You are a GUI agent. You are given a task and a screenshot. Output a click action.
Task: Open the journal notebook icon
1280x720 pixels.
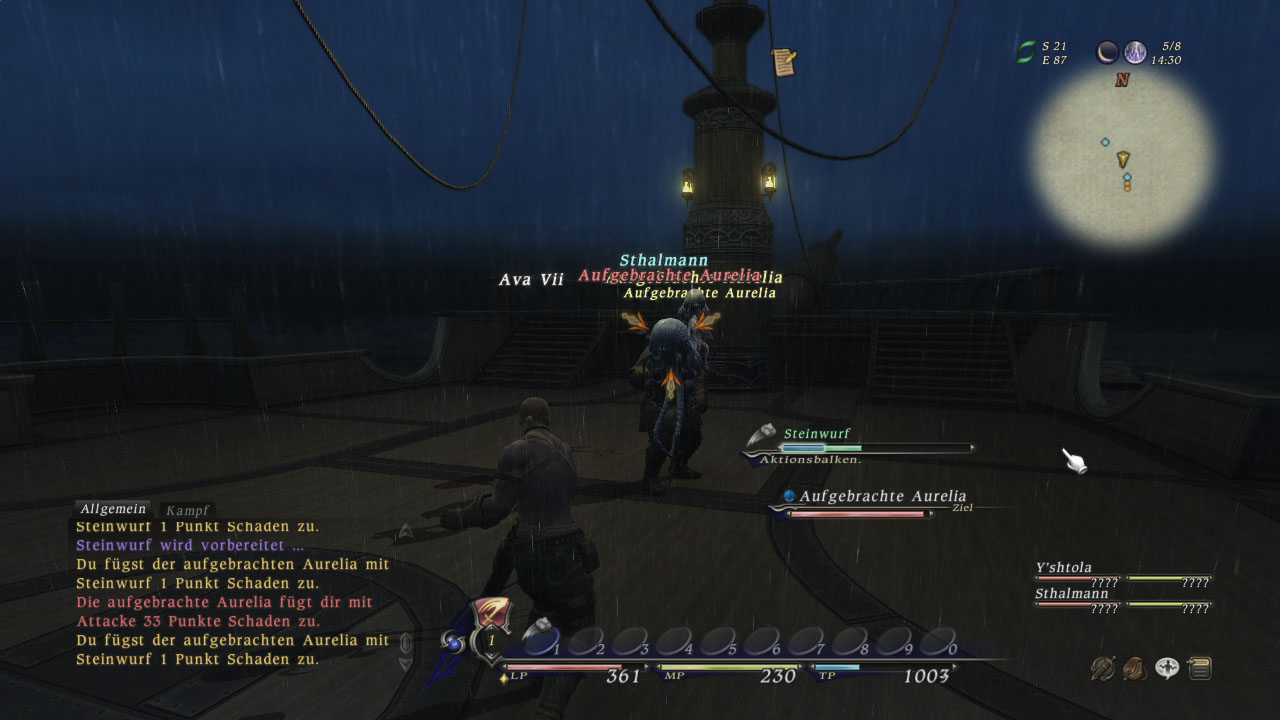pos(1200,666)
